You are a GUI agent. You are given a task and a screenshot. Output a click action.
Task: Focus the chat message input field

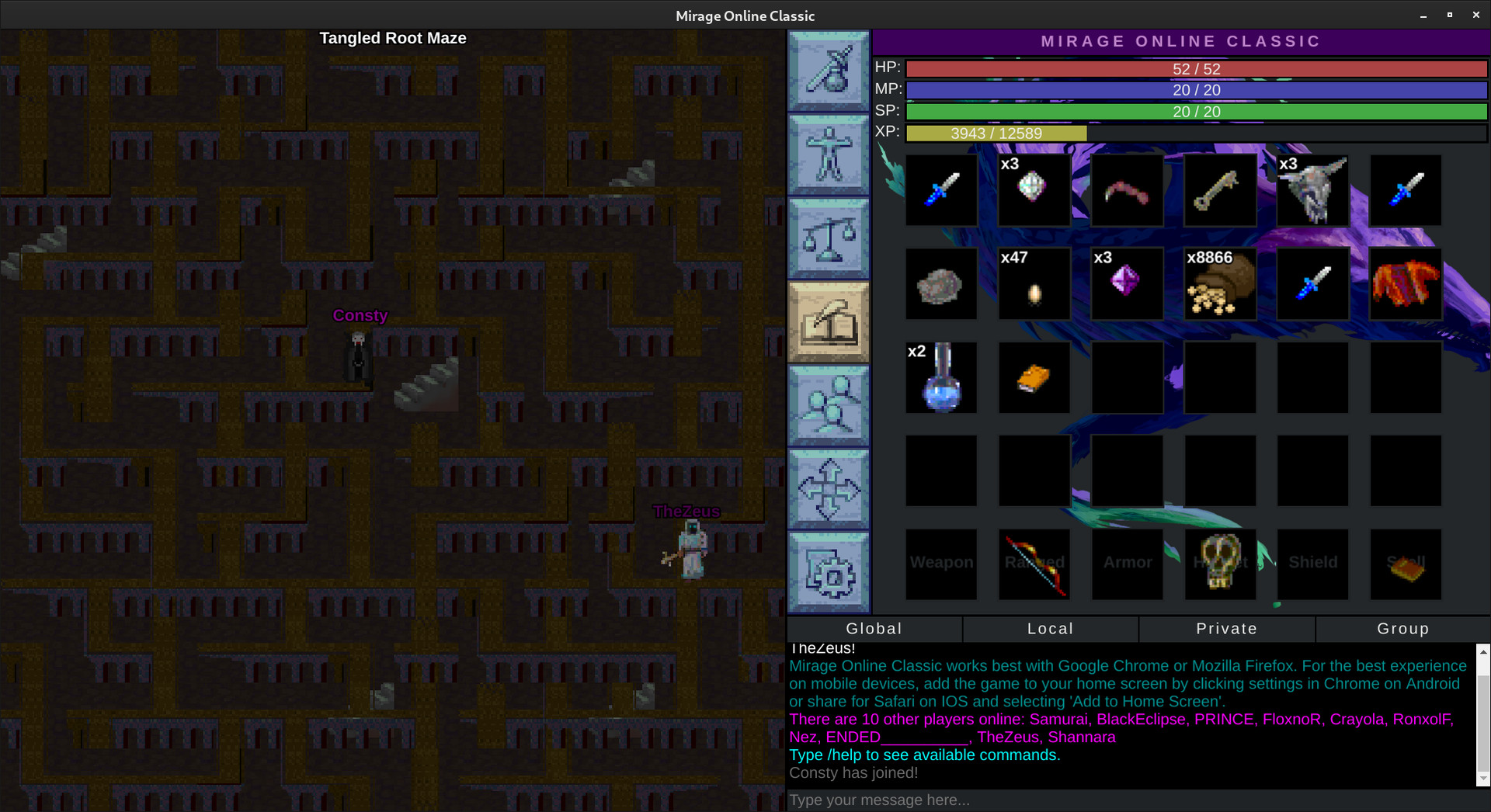1134,800
